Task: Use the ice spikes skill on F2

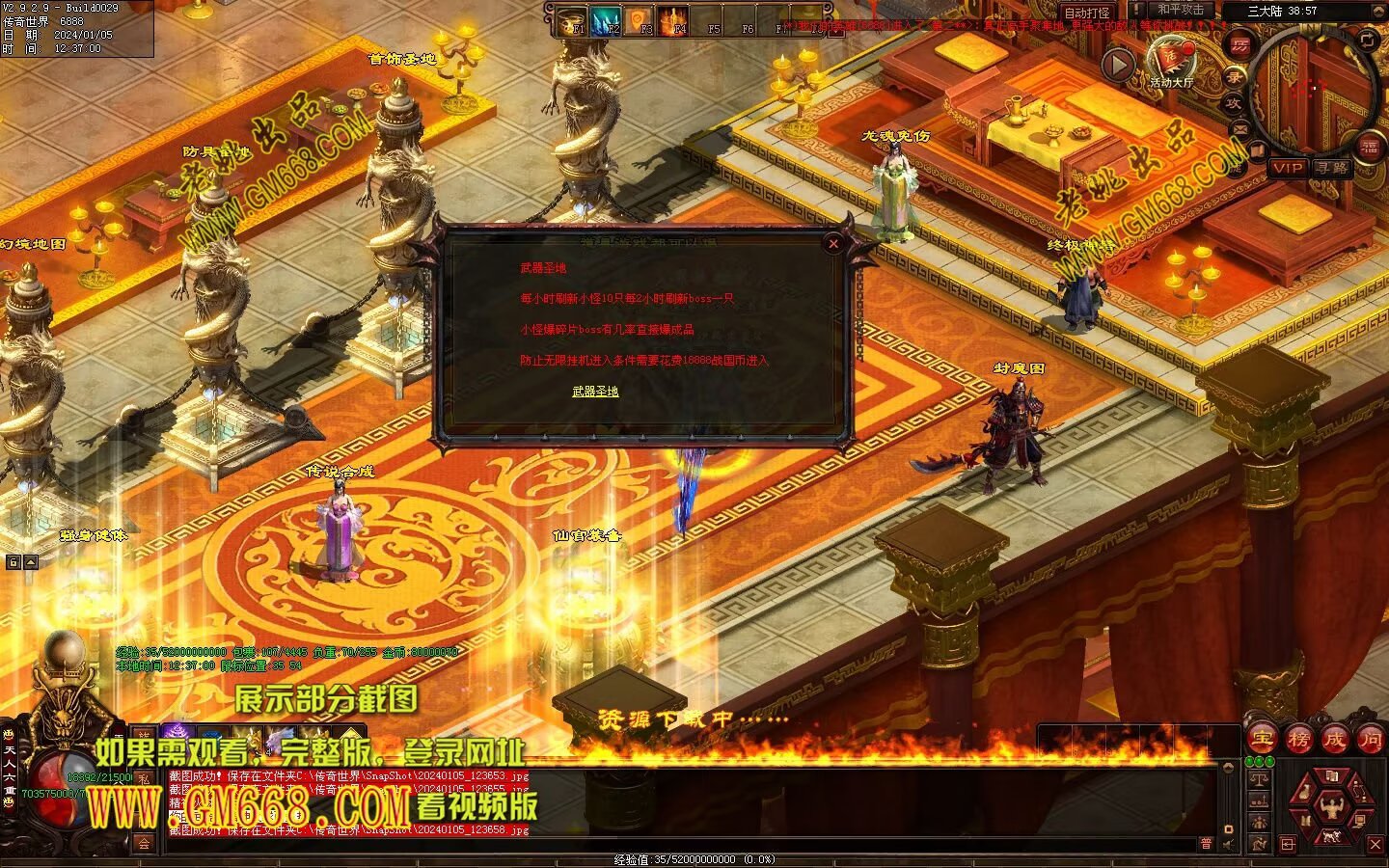Action: click(x=606, y=20)
